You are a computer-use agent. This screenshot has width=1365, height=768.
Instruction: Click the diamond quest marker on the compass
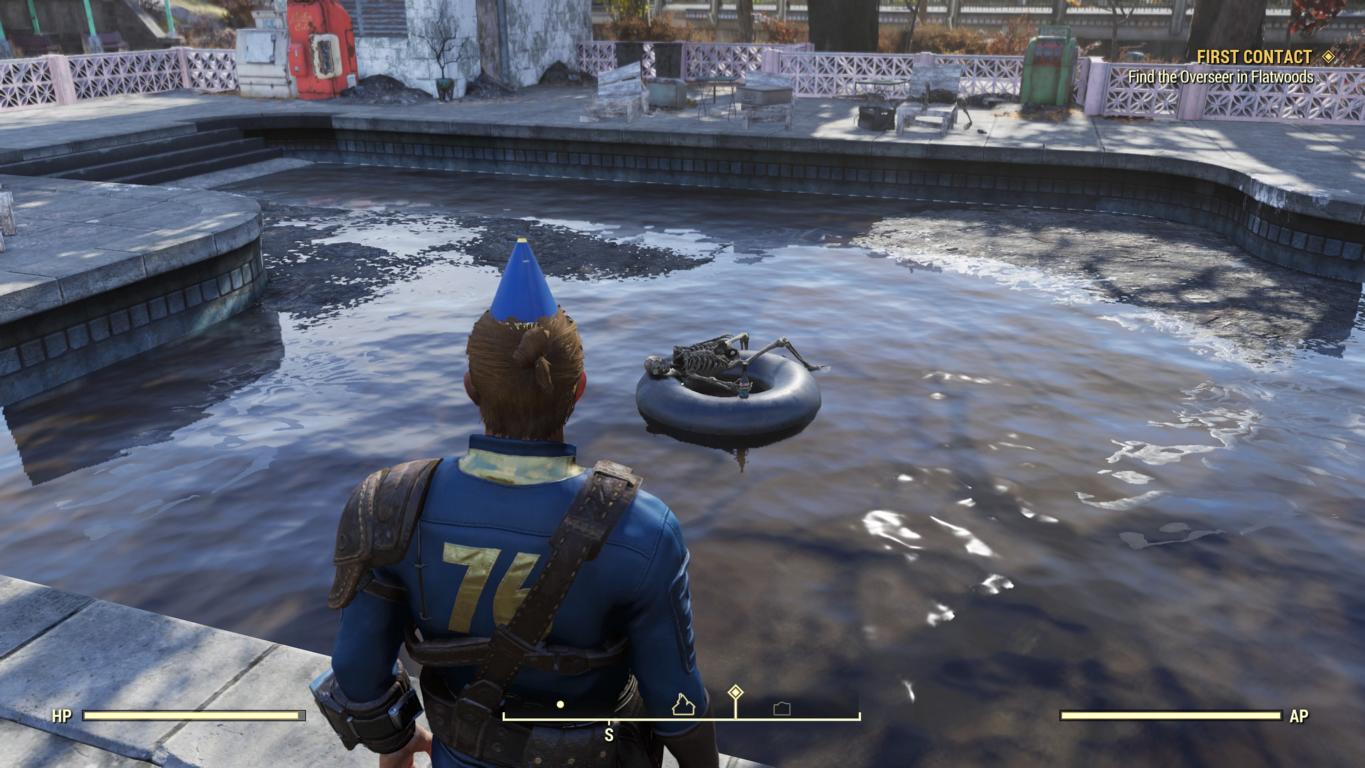pos(735,692)
